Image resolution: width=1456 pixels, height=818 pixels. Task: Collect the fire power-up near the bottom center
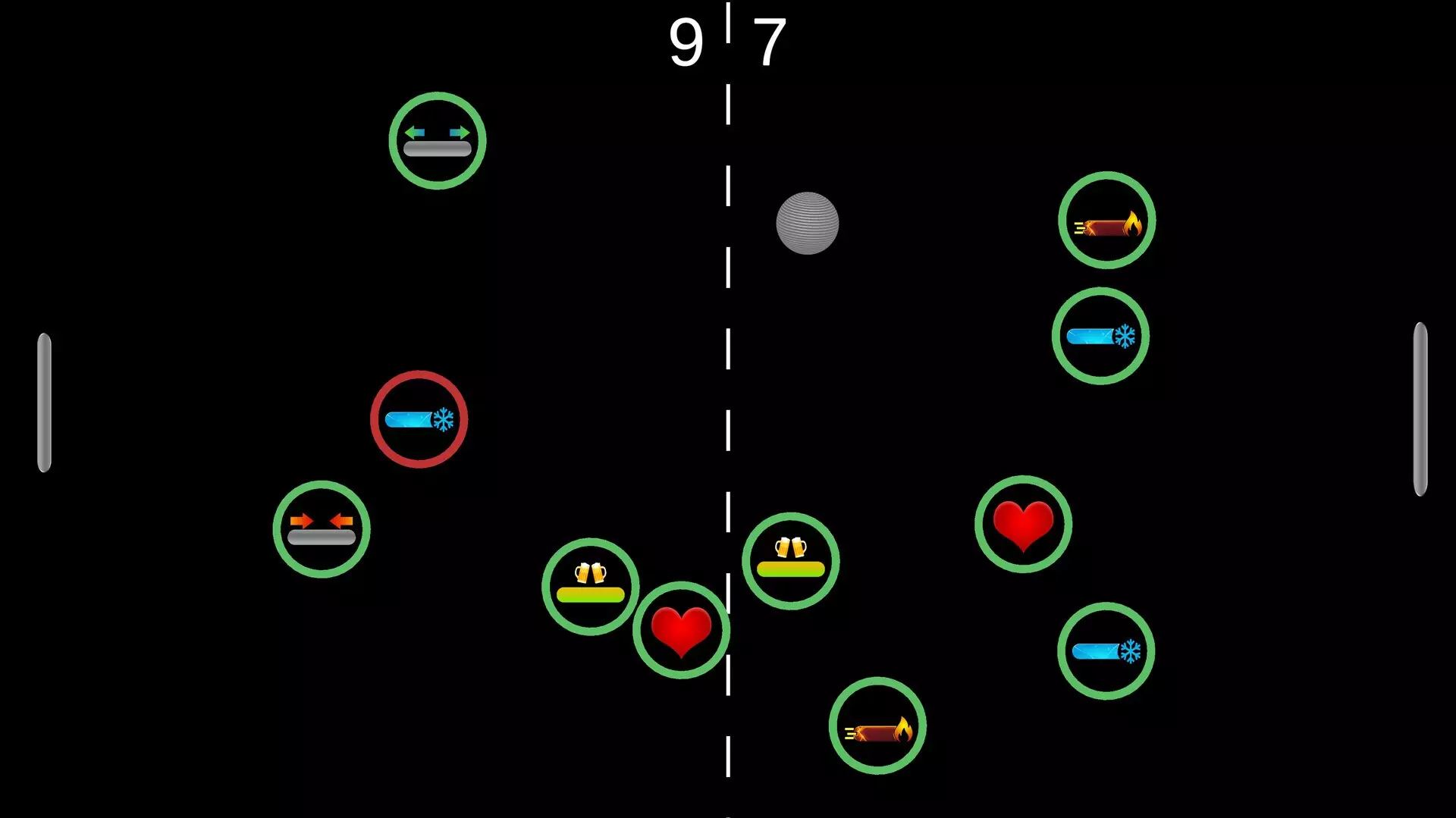pos(878,724)
